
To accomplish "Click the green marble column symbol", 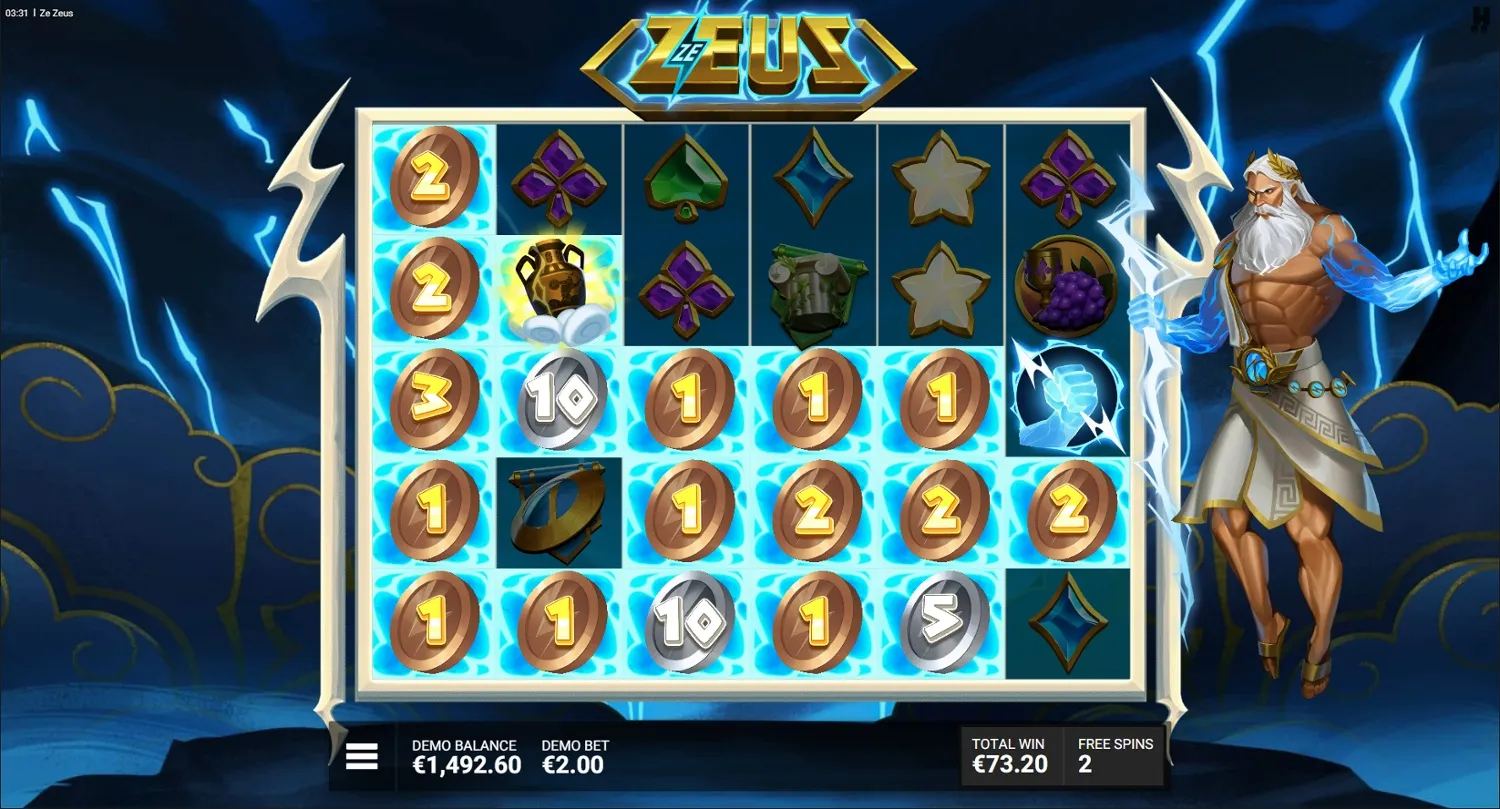I will click(813, 287).
